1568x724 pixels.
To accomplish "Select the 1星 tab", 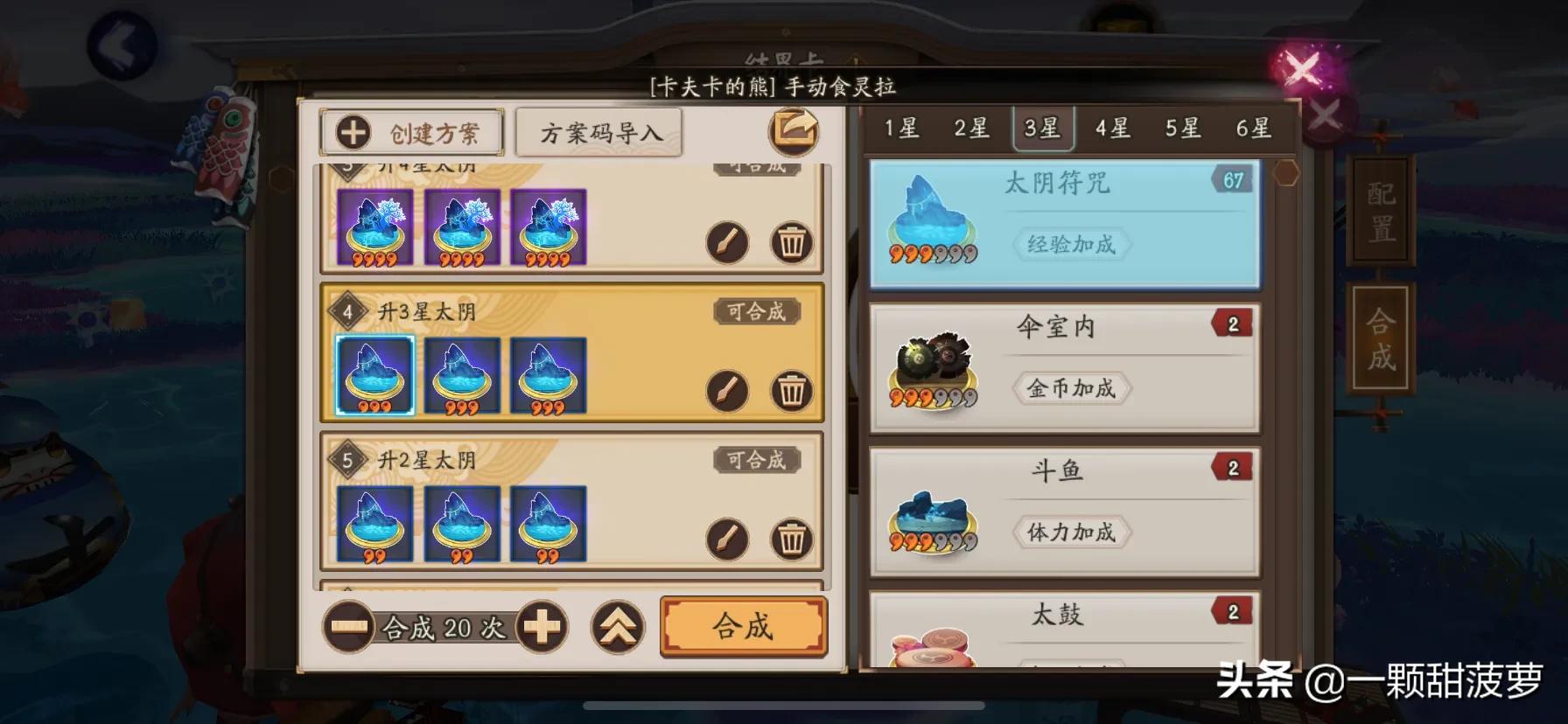I will (904, 128).
